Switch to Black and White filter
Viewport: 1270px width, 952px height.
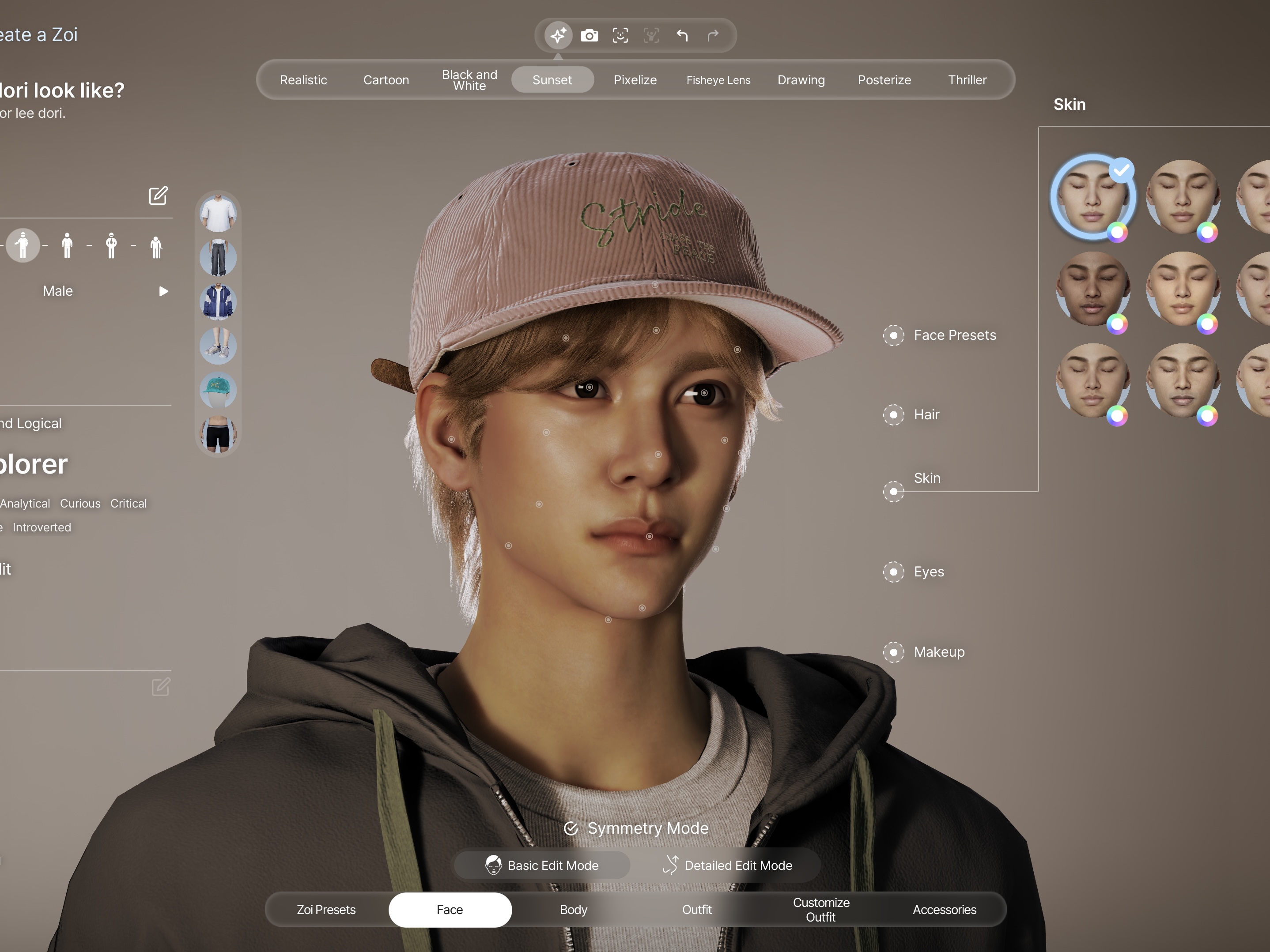pyautogui.click(x=469, y=80)
